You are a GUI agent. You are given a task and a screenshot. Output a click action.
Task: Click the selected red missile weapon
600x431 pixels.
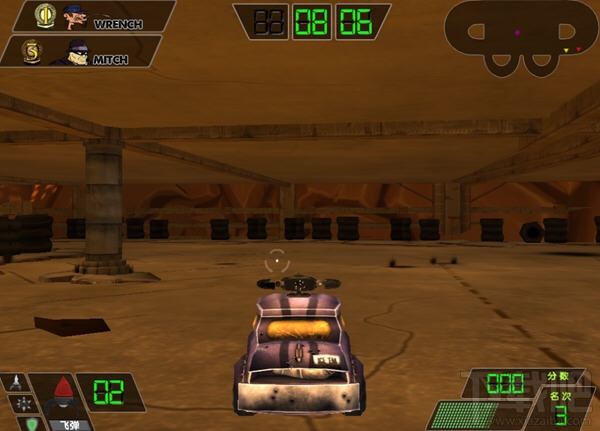coord(63,391)
